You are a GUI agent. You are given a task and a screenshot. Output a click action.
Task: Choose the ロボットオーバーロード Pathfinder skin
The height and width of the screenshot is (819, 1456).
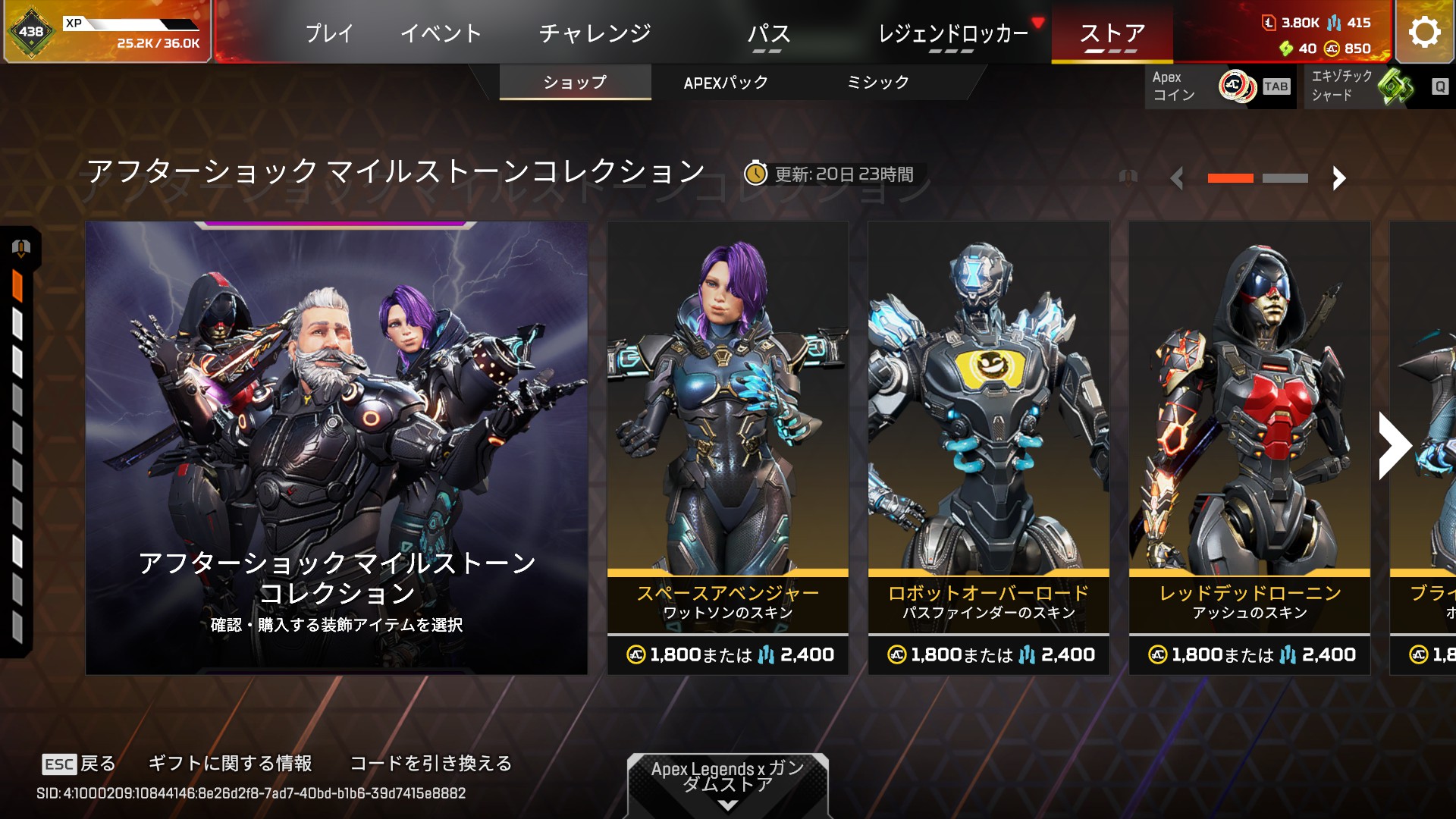[988, 447]
